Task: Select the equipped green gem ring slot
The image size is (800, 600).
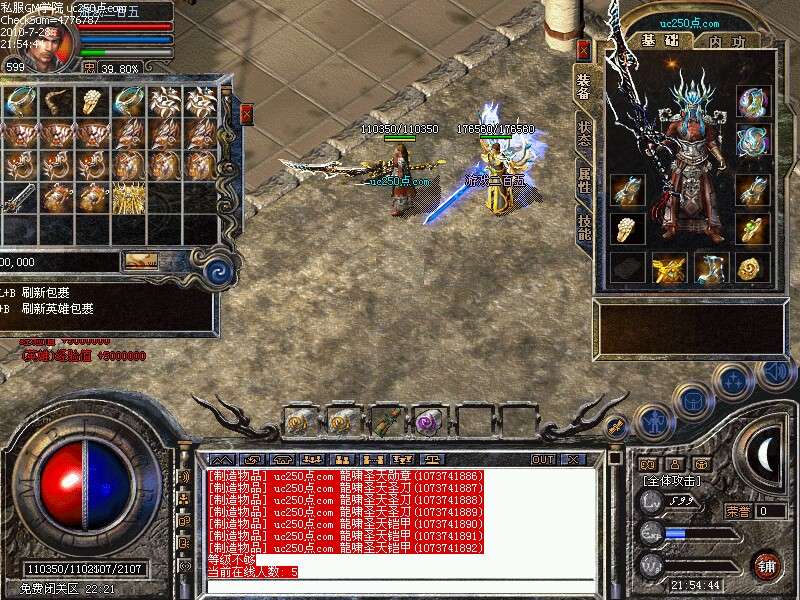Action: [753, 229]
